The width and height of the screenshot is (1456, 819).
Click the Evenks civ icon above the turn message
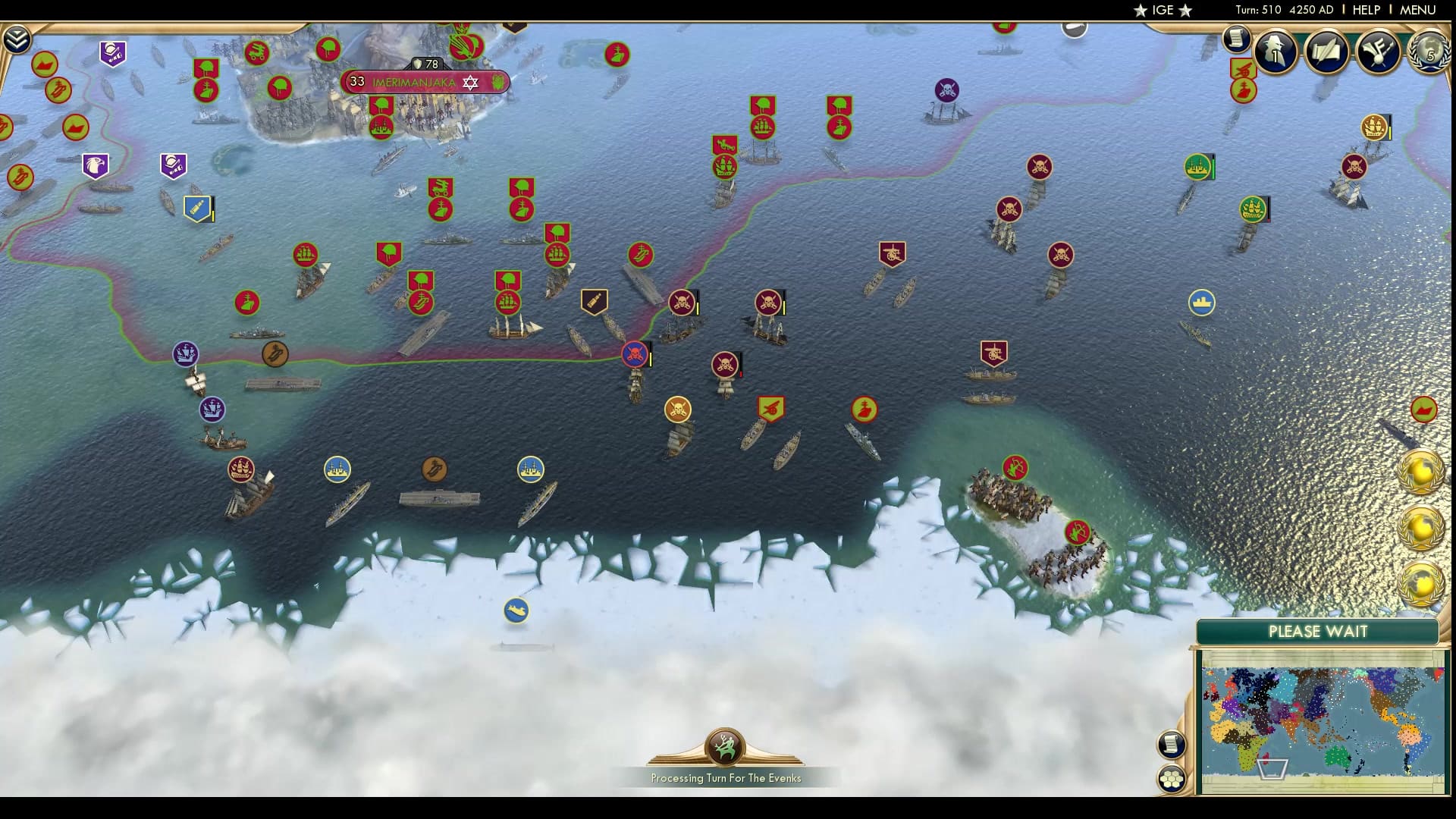(x=726, y=748)
